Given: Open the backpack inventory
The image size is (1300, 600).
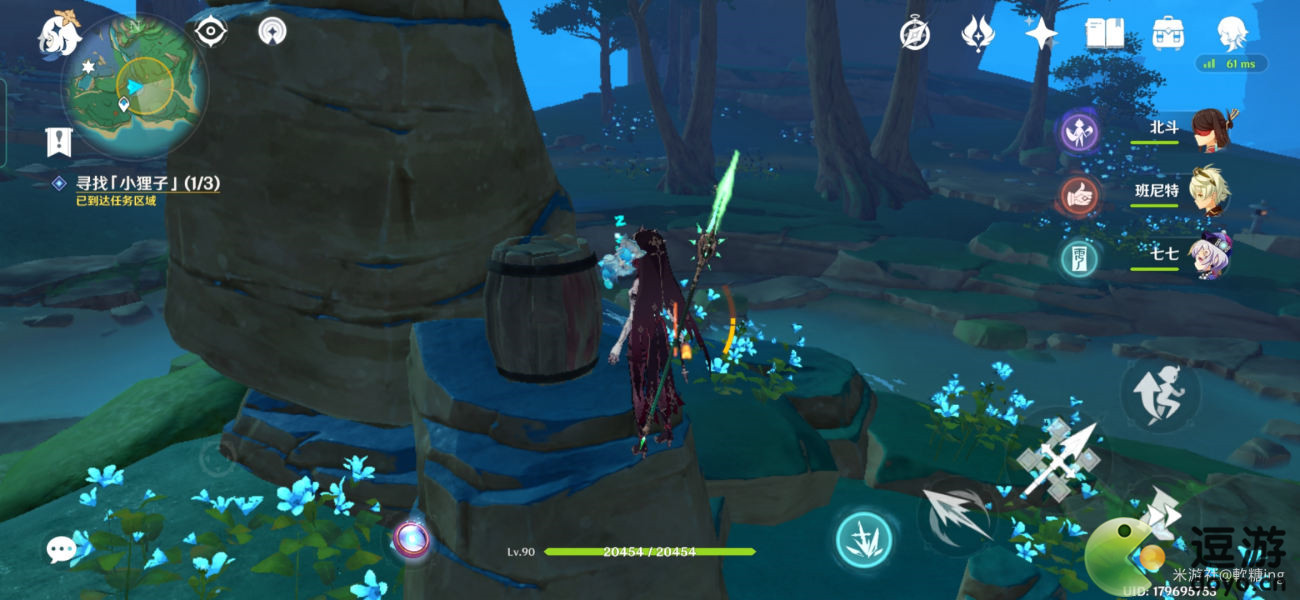Looking at the screenshot, I should (1167, 34).
